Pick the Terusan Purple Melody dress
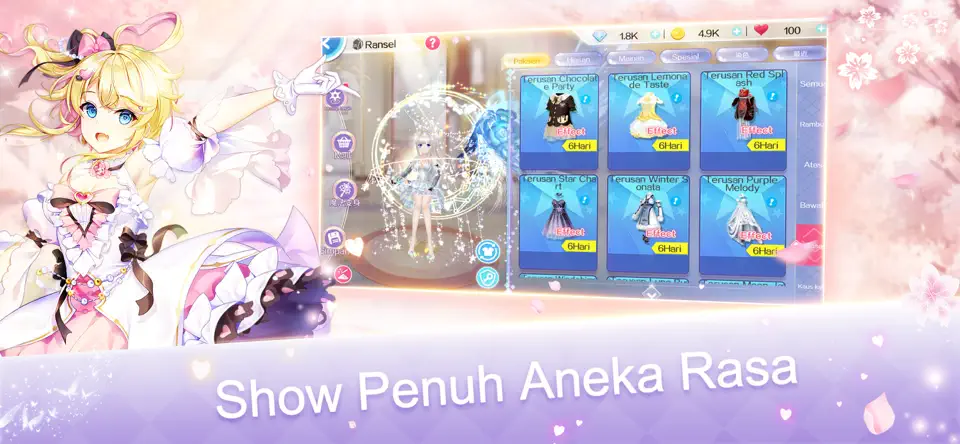This screenshot has height=444, width=960. pos(743,221)
